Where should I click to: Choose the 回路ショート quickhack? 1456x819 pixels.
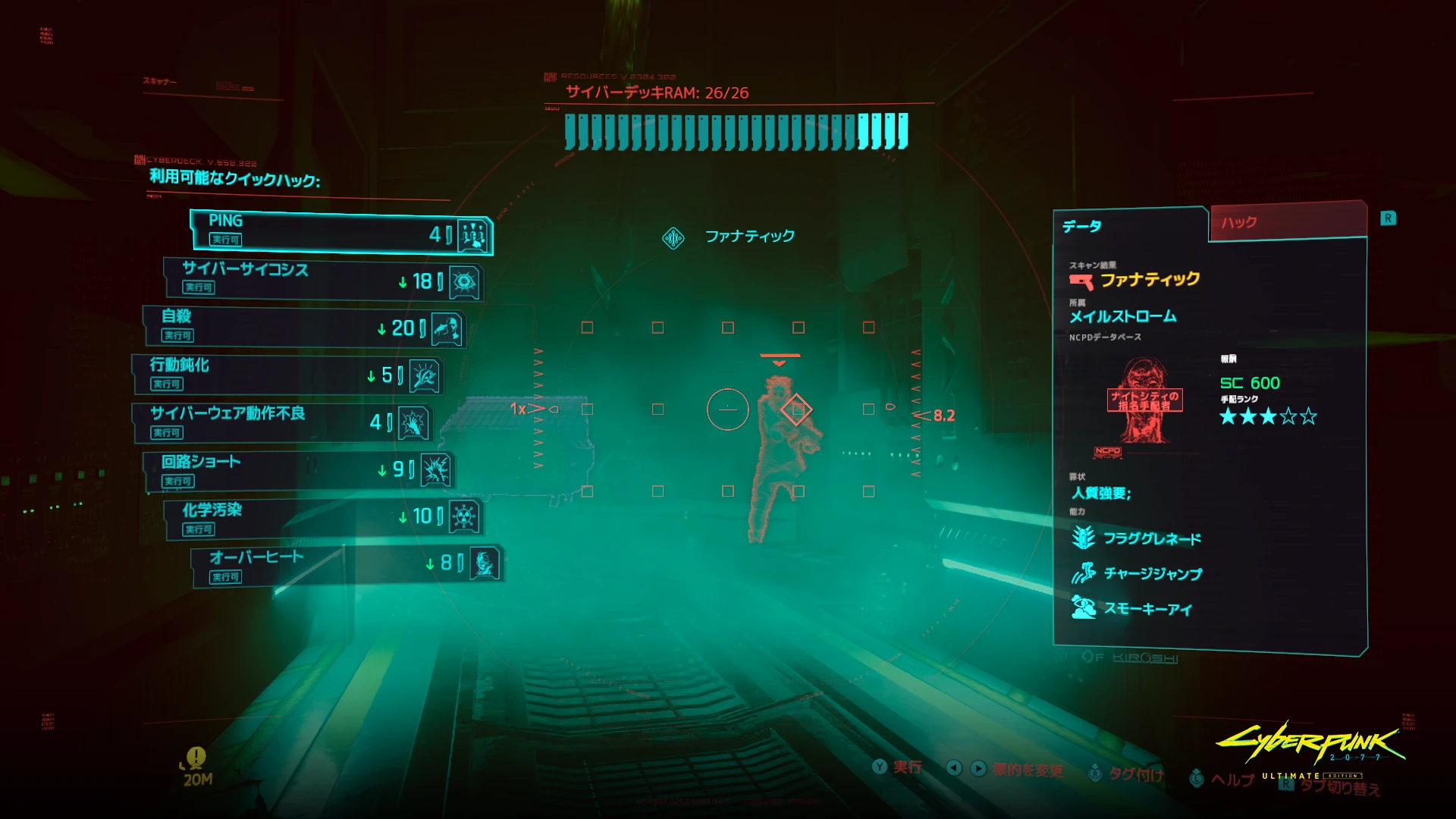pyautogui.click(x=299, y=471)
